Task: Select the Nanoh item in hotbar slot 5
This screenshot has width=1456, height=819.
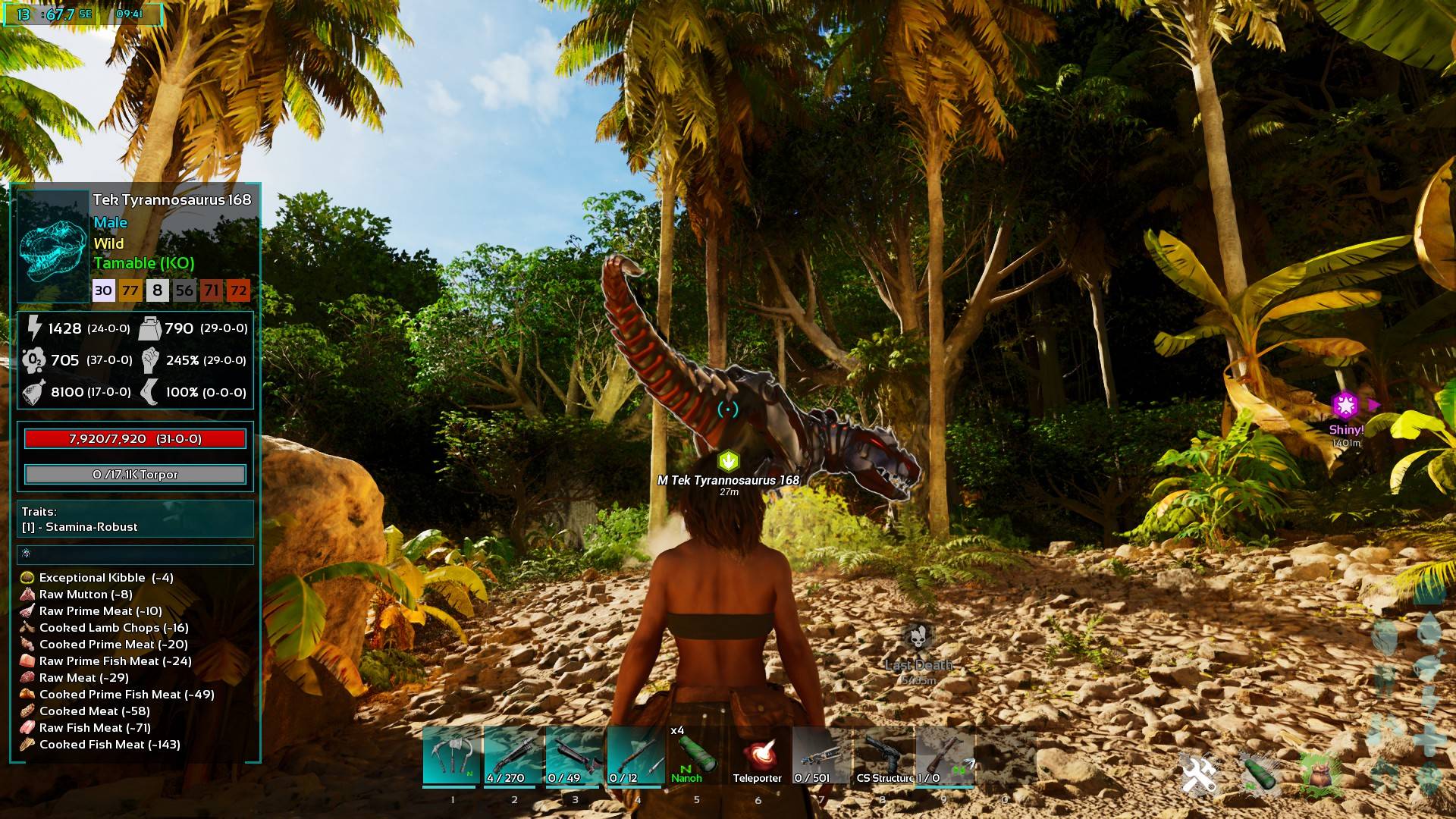Action: point(694,755)
